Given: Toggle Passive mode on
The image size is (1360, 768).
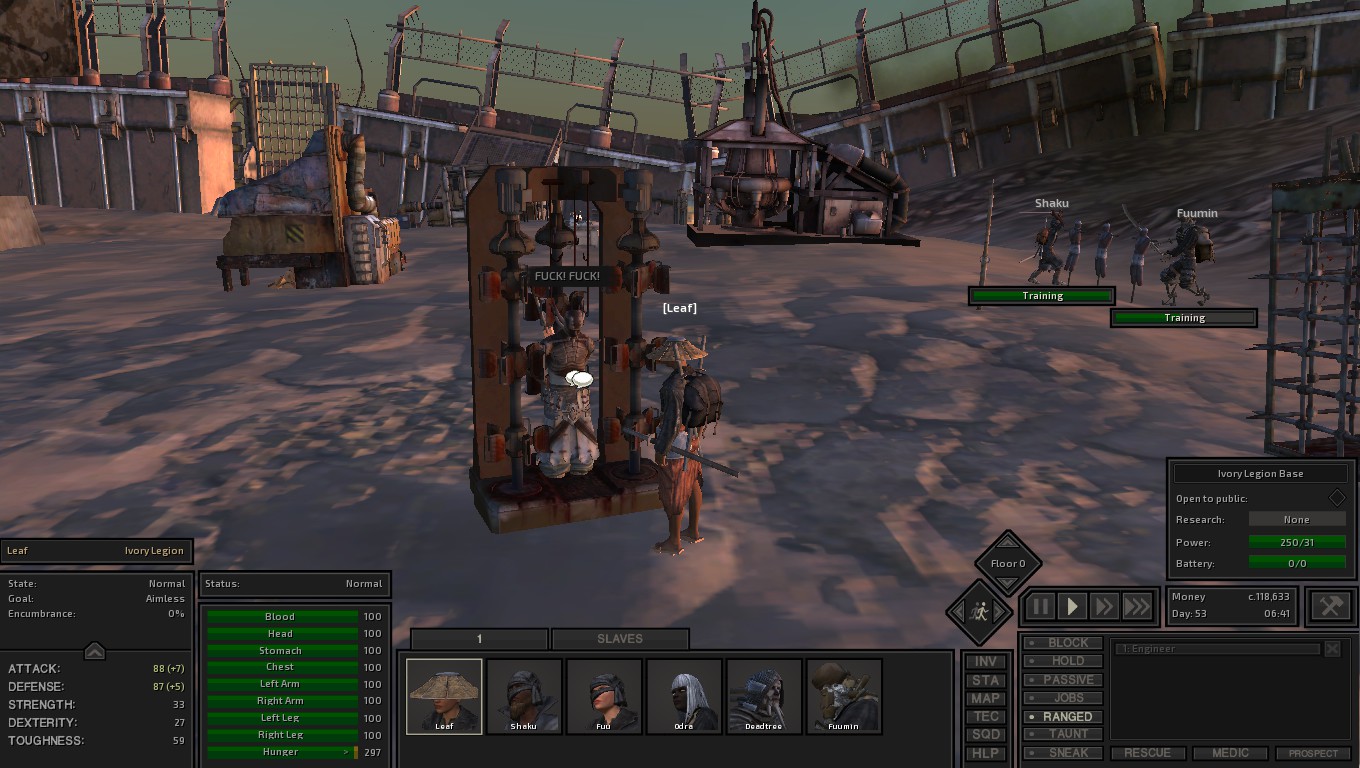Looking at the screenshot, I should point(1064,679).
